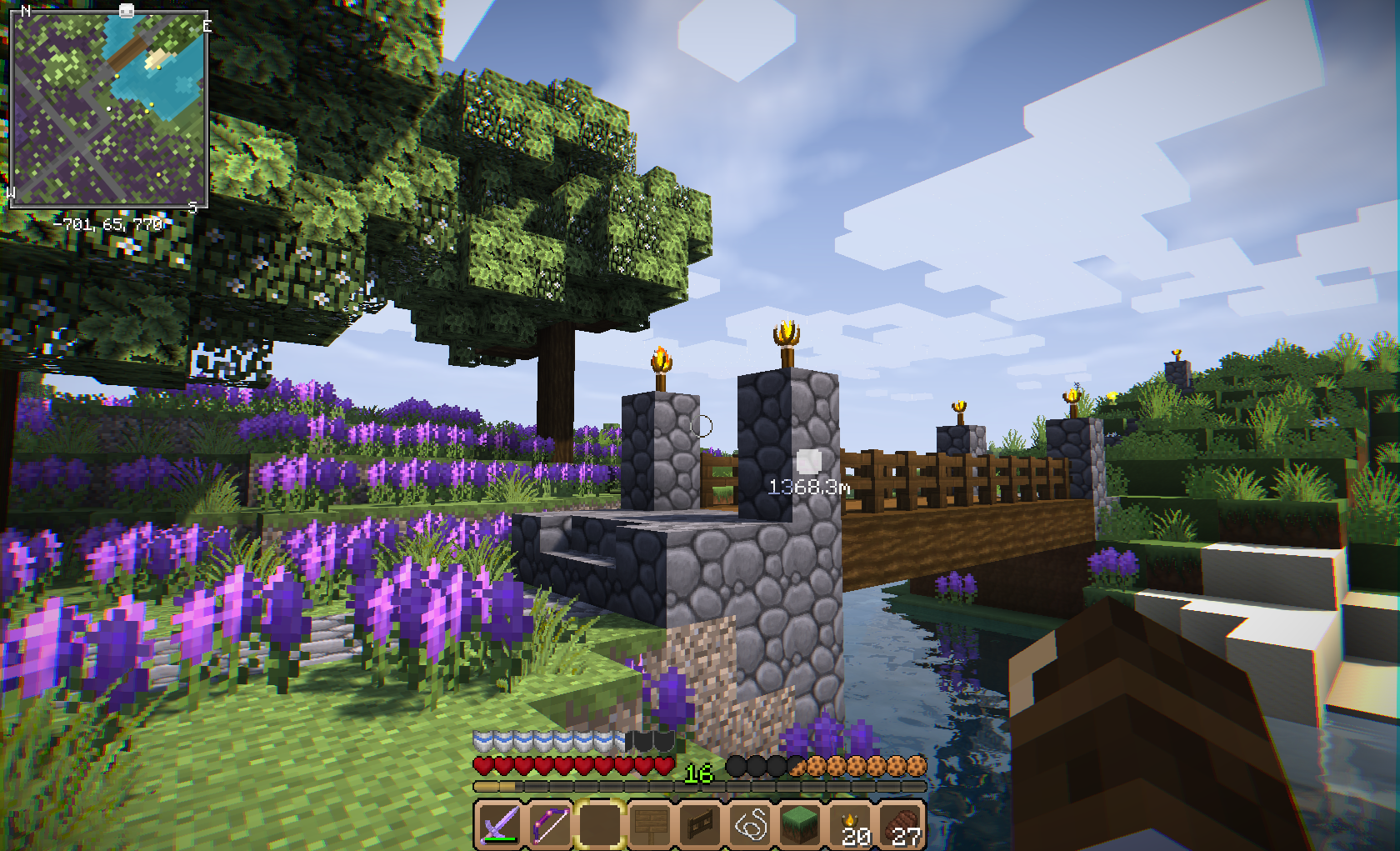Select the enchanted bow hotbar slot
This screenshot has width=1400, height=851.
pos(549,825)
